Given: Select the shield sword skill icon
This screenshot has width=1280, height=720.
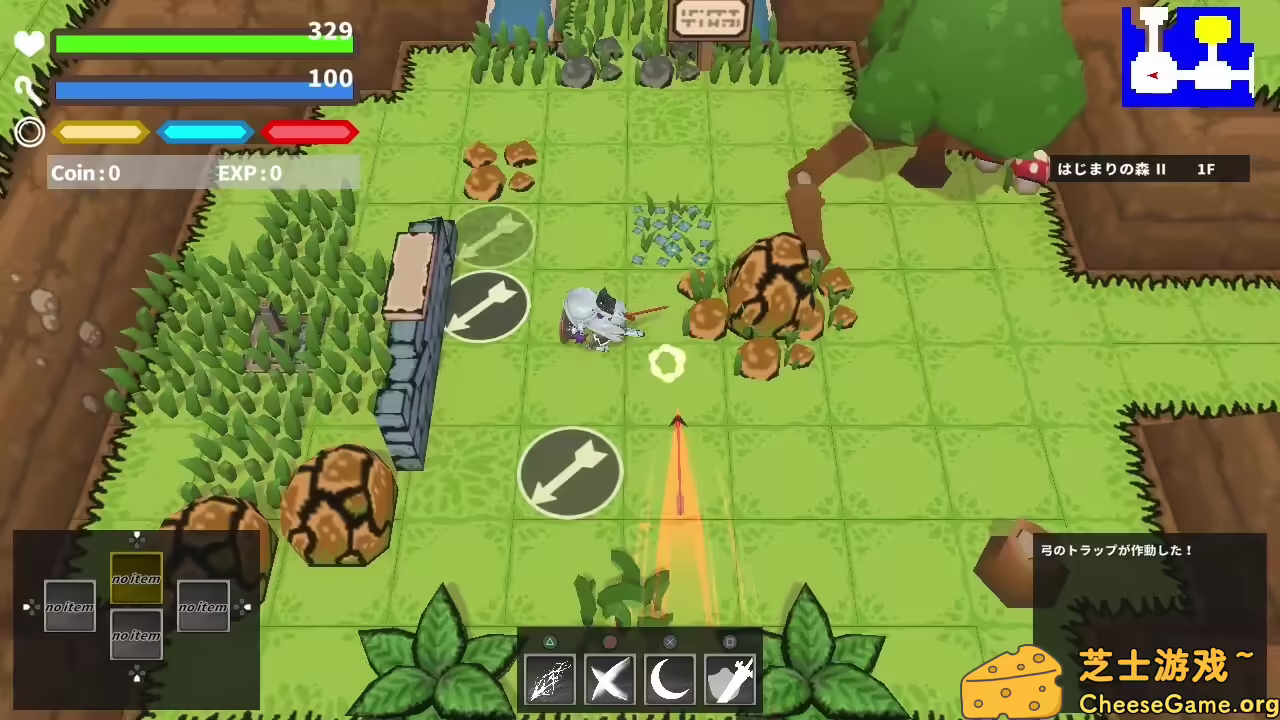Looking at the screenshot, I should point(731,680).
